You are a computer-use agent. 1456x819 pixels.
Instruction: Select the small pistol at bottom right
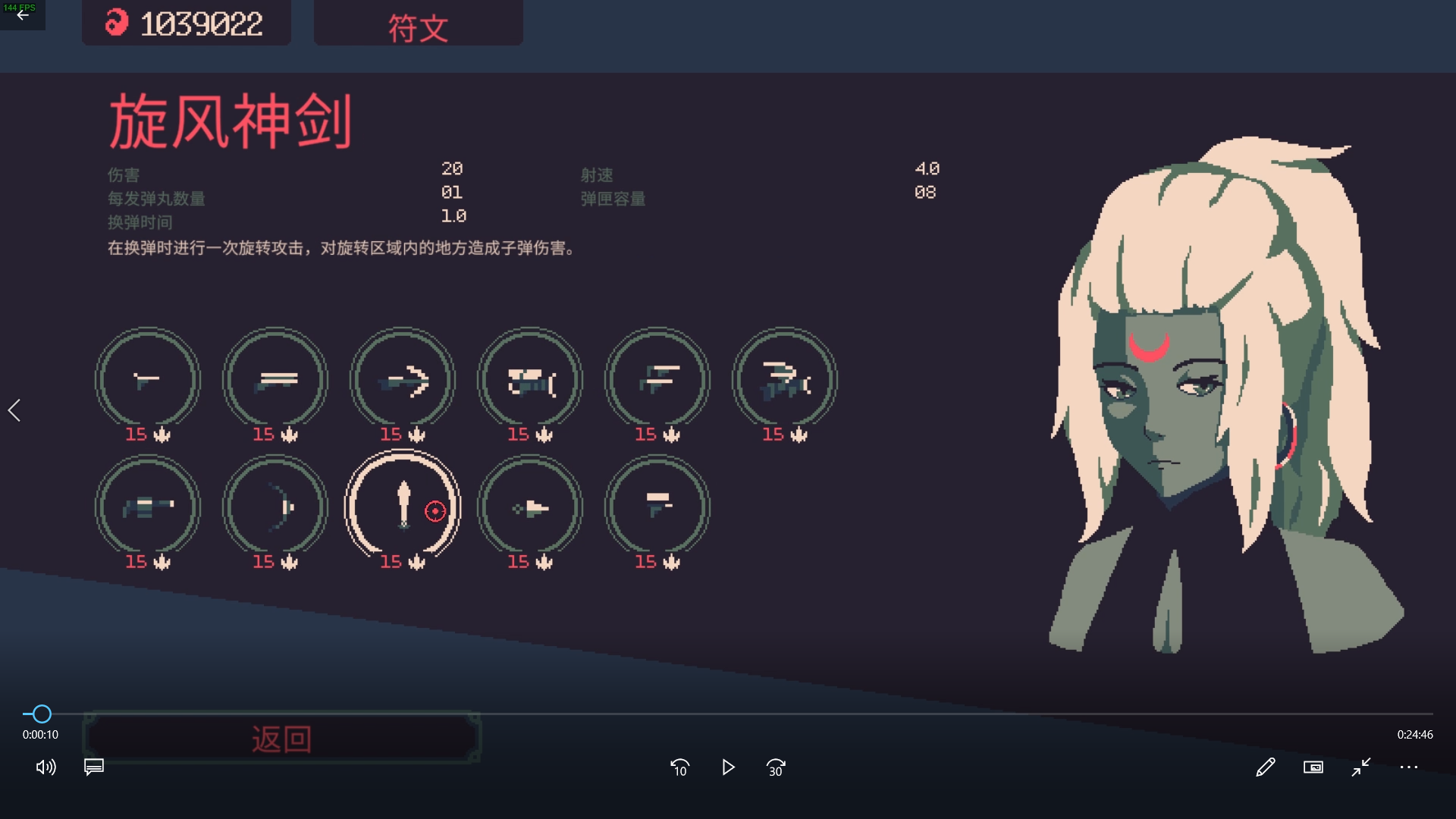coord(657,508)
